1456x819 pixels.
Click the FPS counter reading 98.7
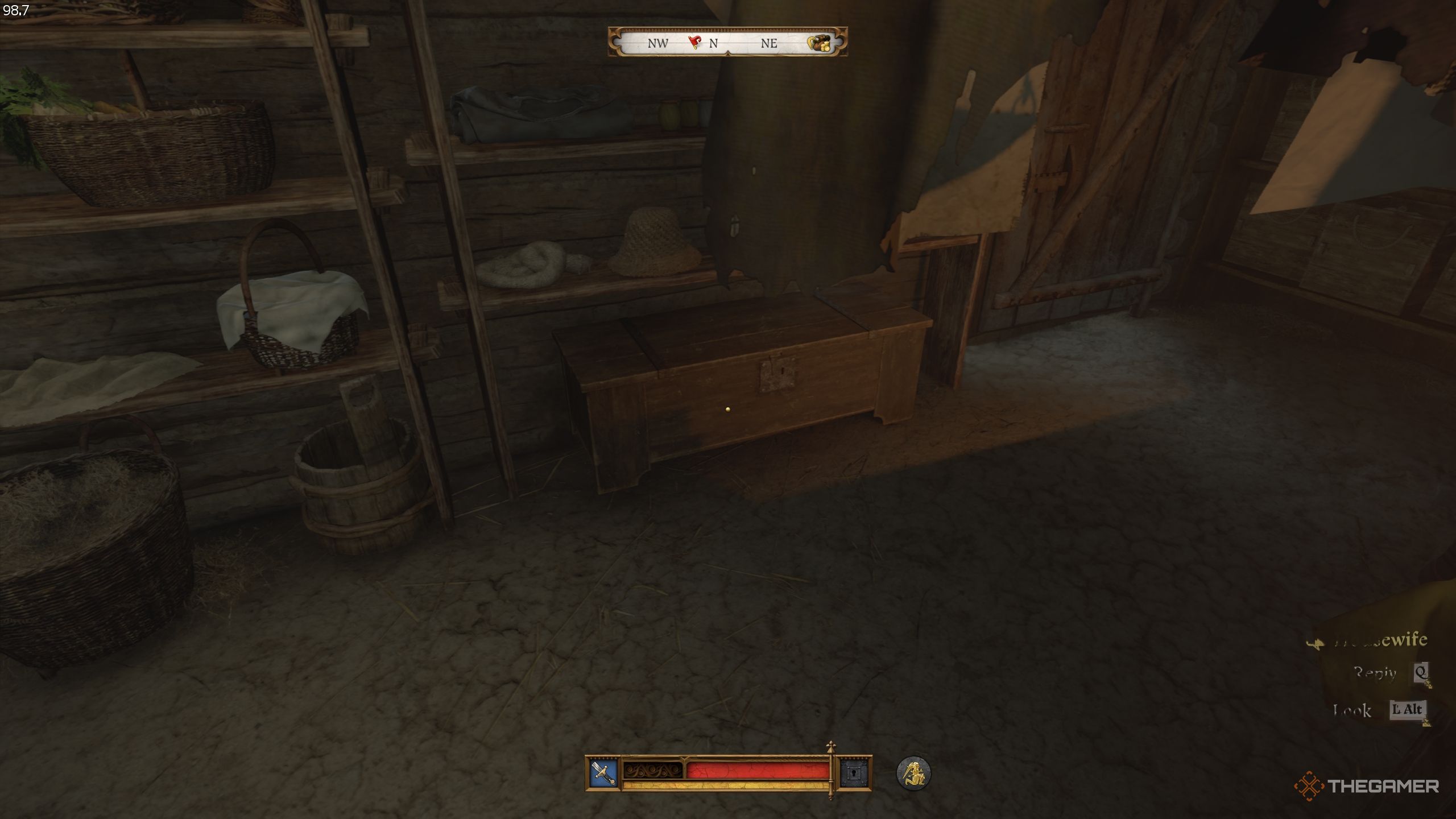pos(15,10)
